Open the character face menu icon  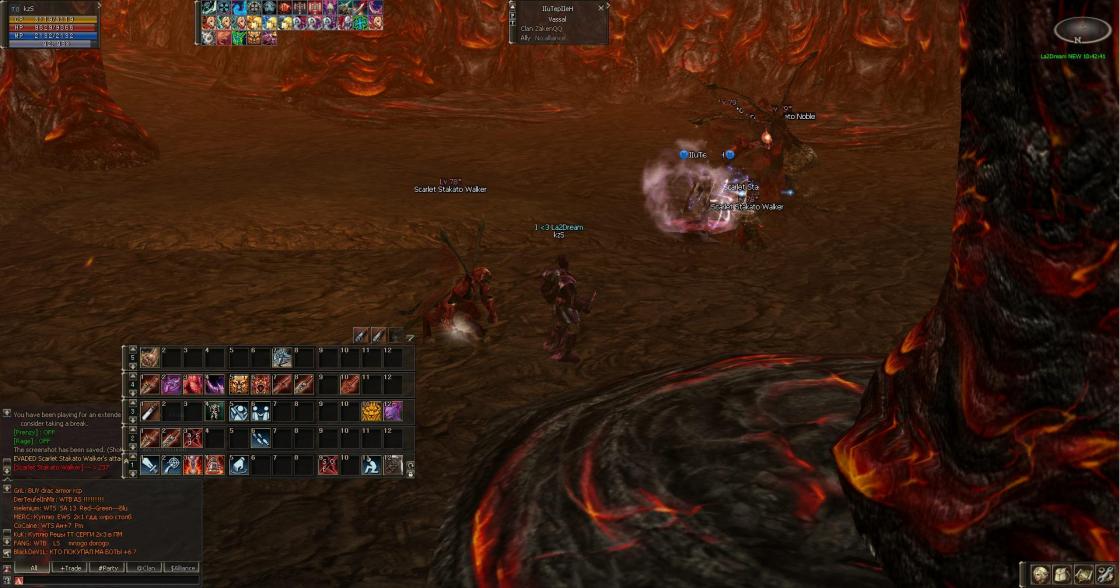pyautogui.click(x=1041, y=574)
